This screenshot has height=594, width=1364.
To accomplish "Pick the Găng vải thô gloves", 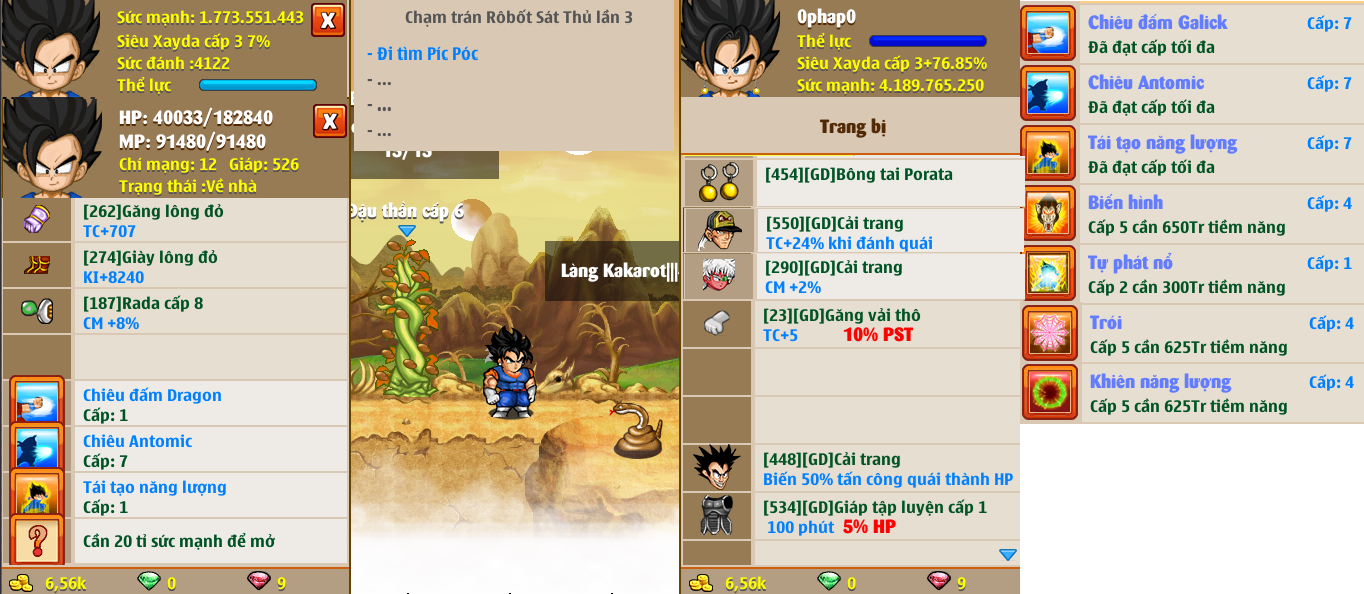I will click(885, 324).
